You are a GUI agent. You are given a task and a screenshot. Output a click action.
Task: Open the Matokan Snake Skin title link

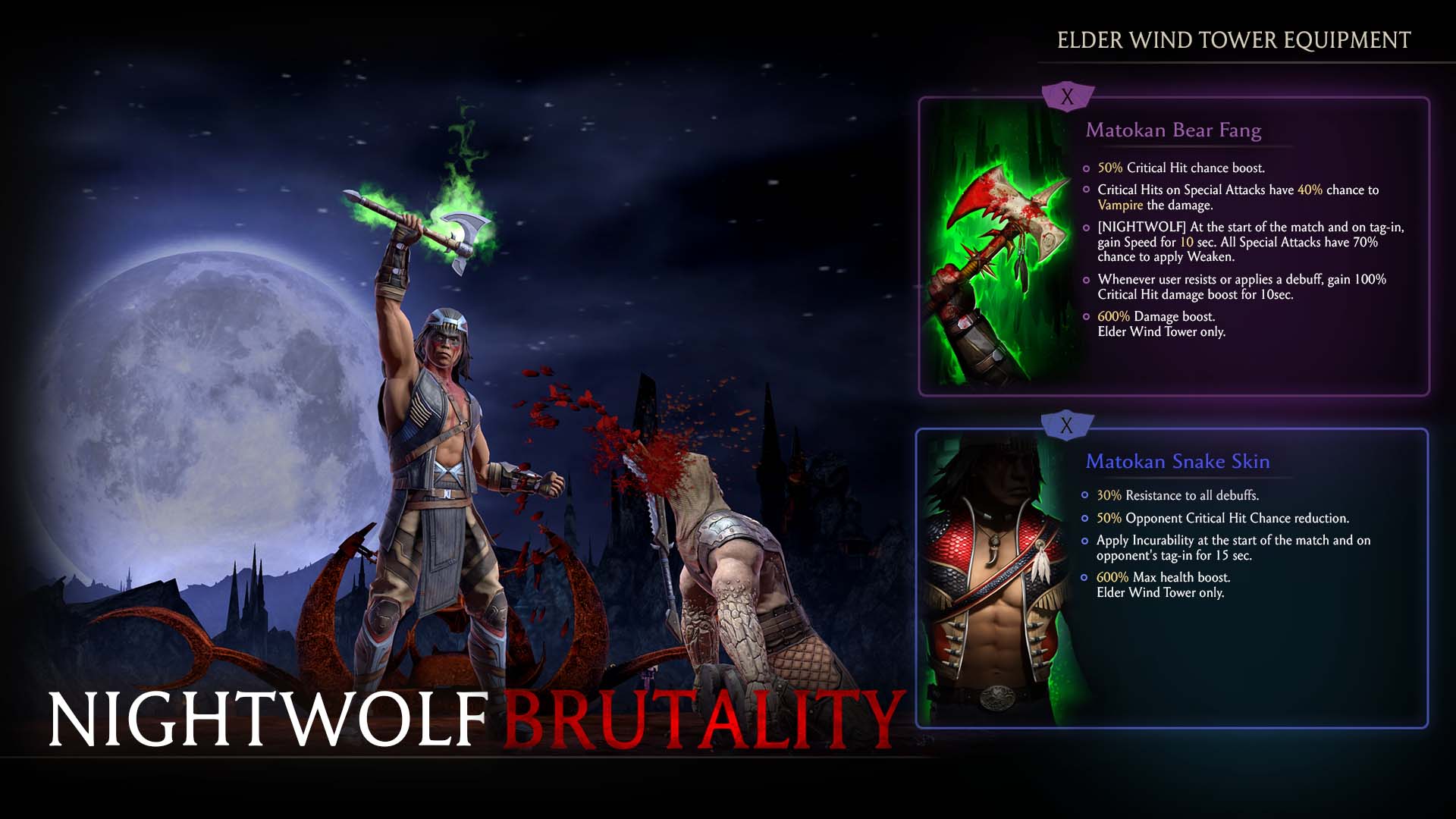[1178, 461]
